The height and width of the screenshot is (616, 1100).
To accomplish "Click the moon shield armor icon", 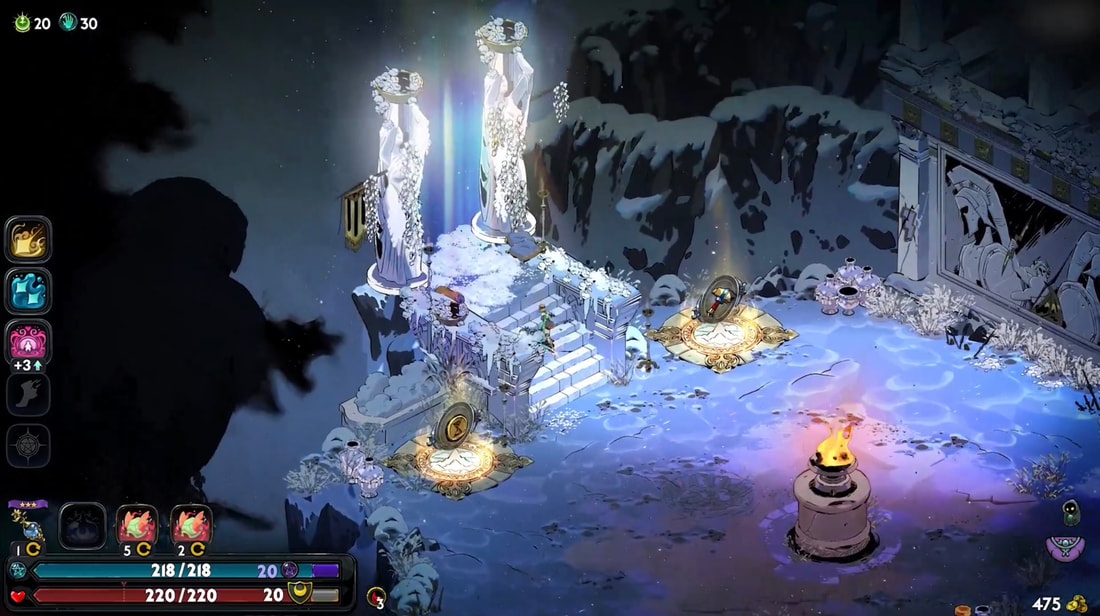I will [x=299, y=595].
